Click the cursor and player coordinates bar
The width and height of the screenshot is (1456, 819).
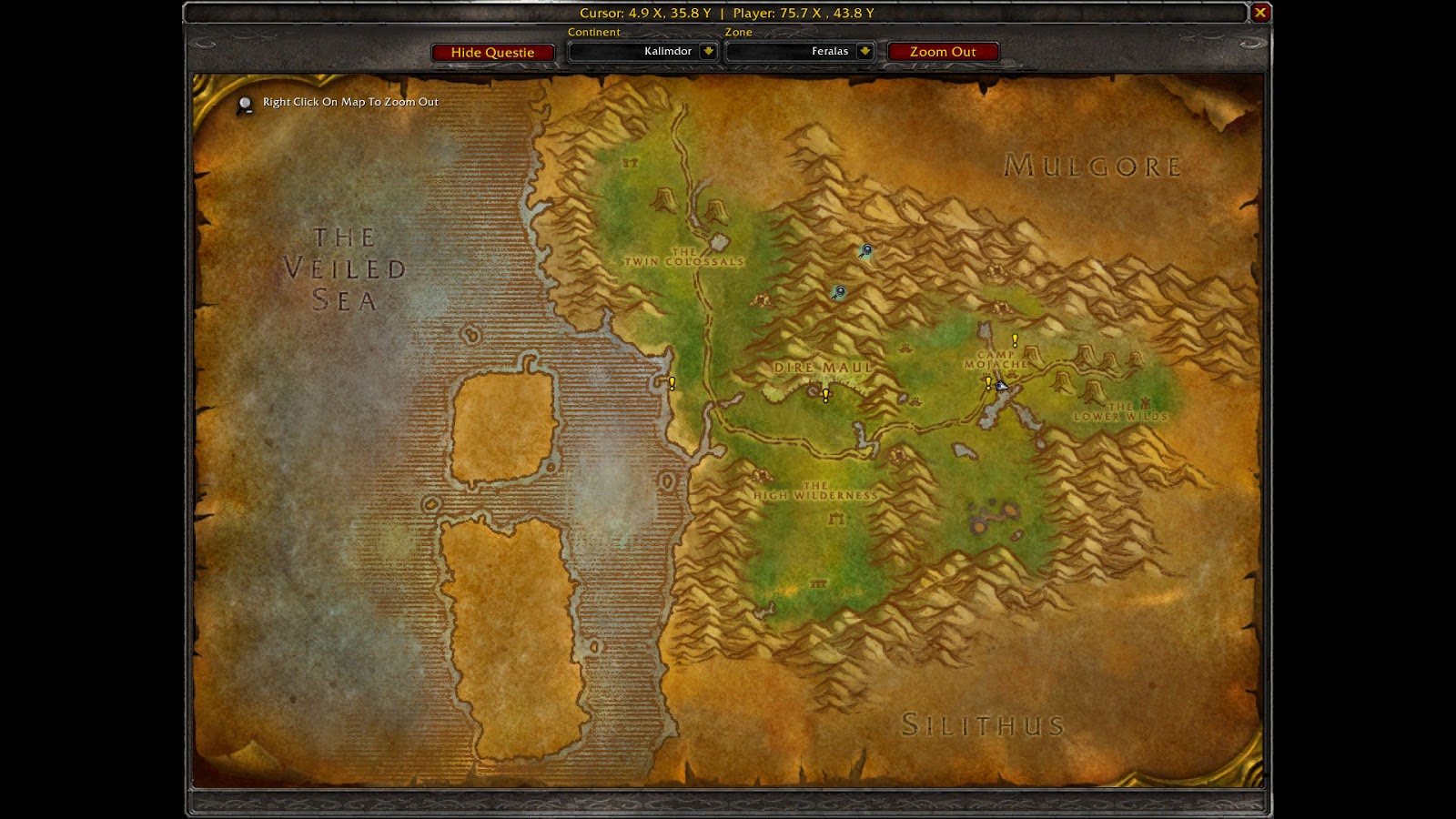click(x=728, y=13)
